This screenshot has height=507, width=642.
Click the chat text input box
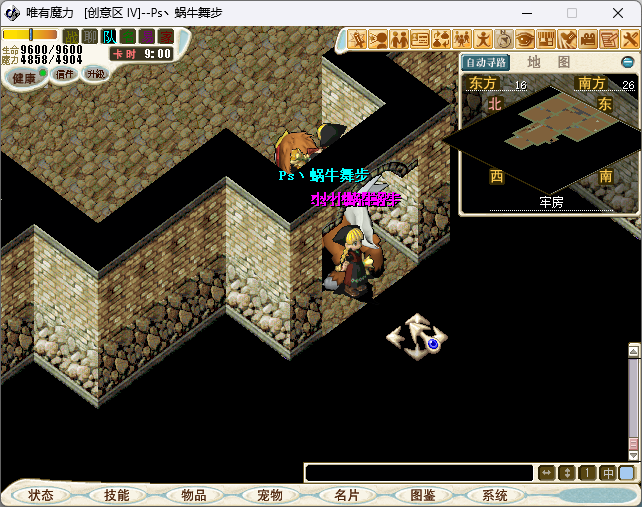419,473
